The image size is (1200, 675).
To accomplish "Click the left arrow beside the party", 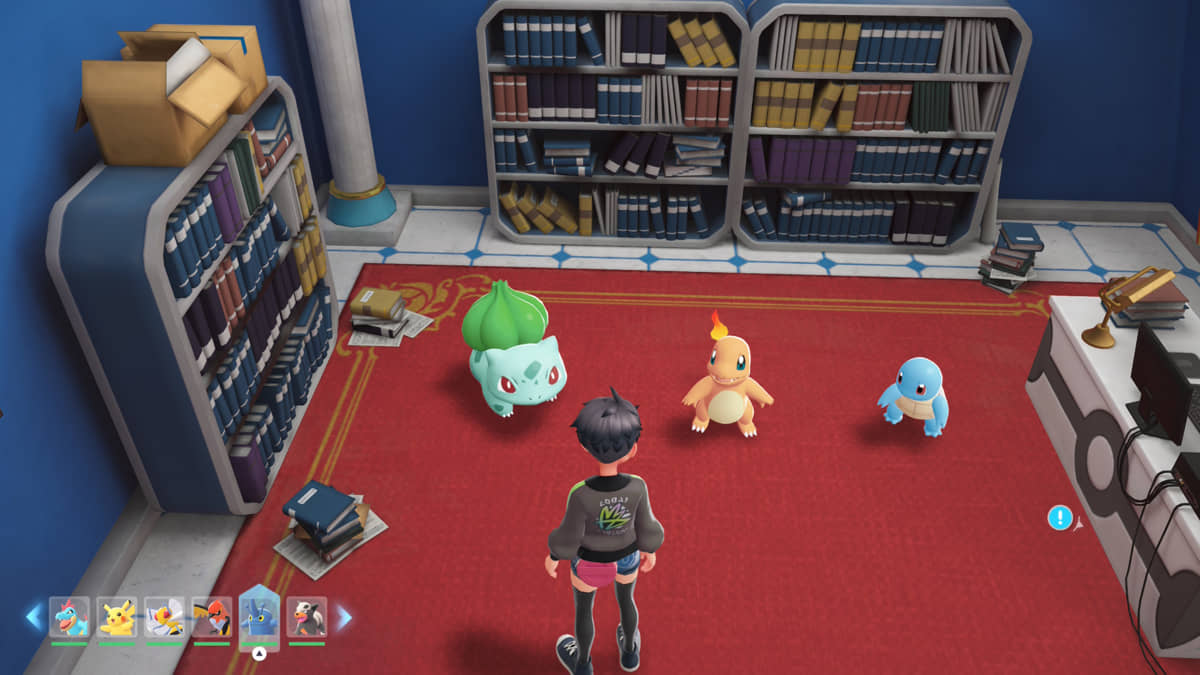I will pos(34,617).
